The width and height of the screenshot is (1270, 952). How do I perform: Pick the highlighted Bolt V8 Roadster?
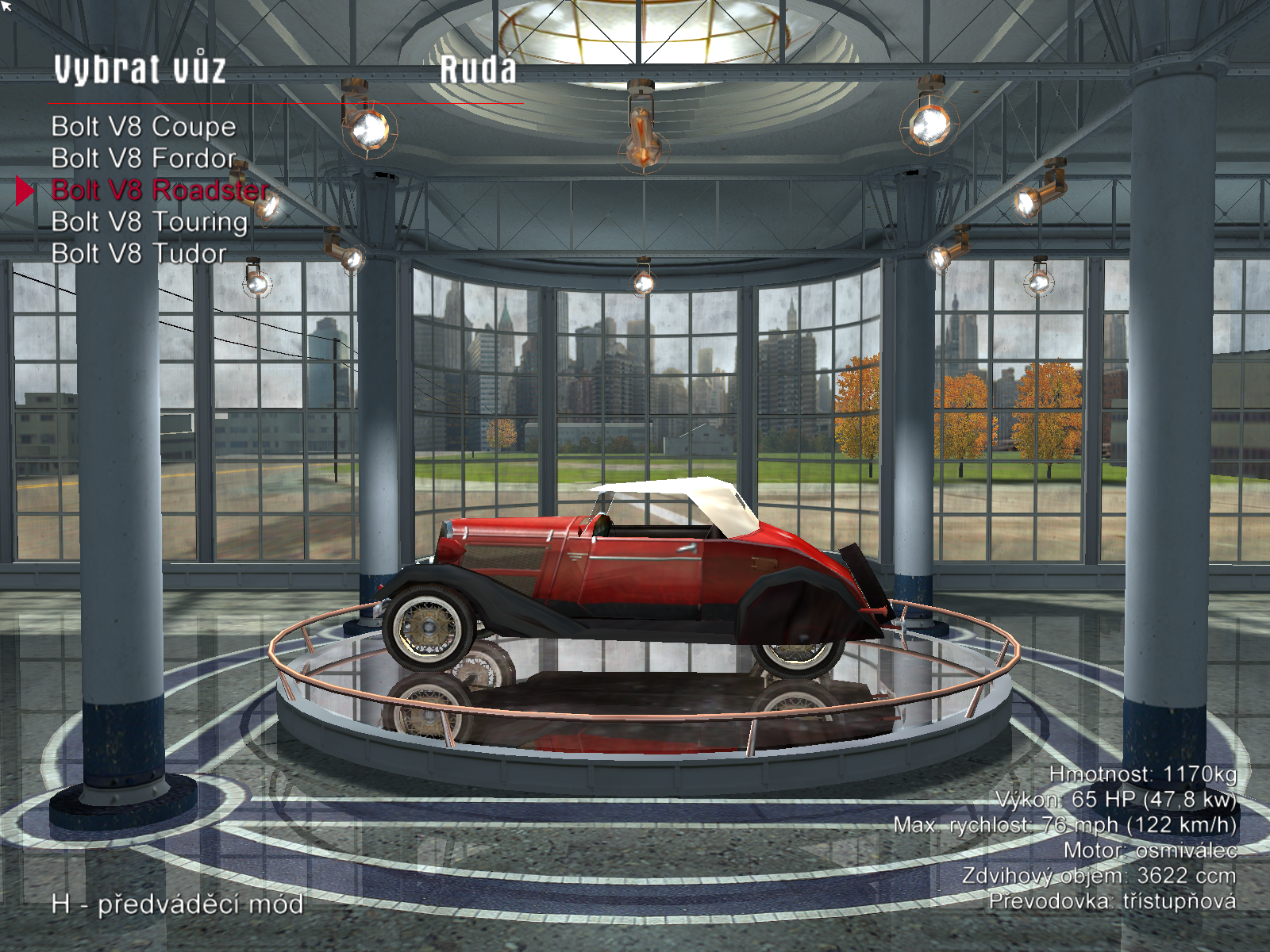coord(160,190)
